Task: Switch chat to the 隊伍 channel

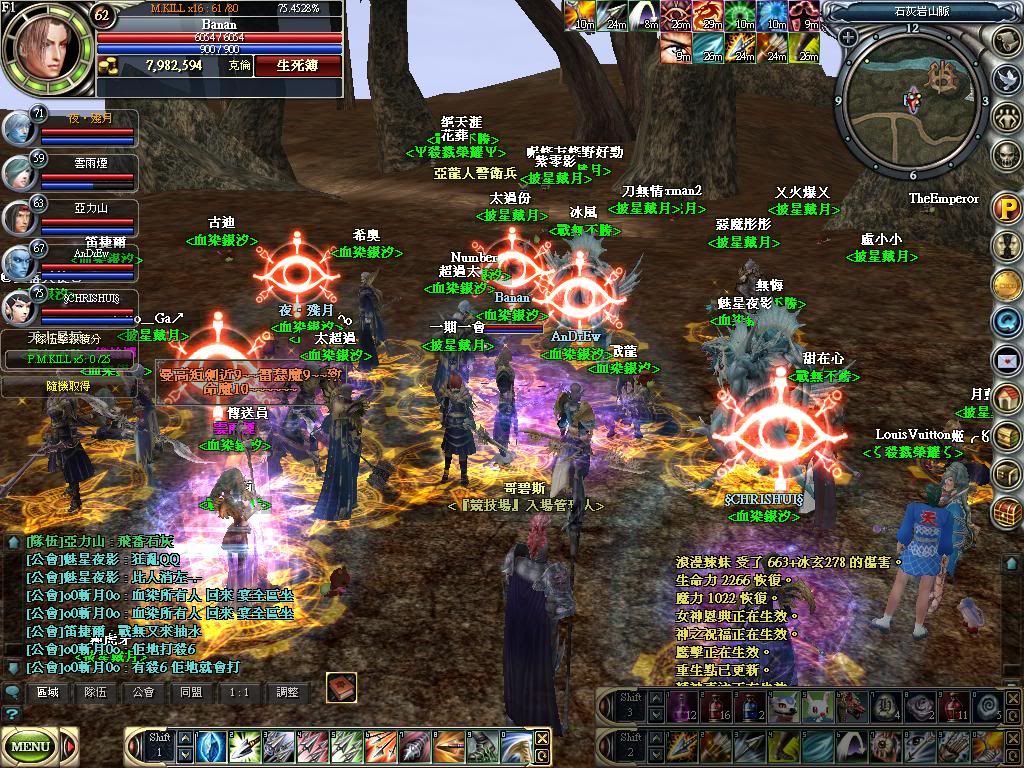Action: [96, 692]
